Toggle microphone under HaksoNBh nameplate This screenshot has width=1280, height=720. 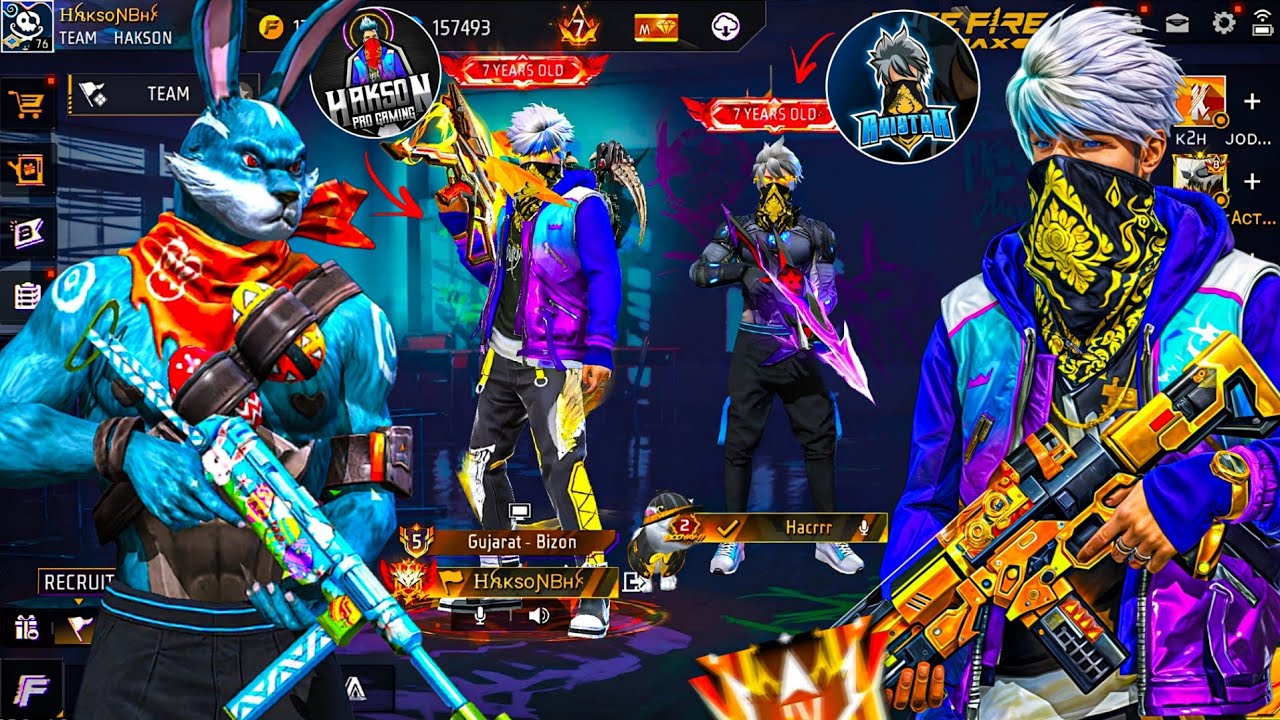(x=480, y=614)
